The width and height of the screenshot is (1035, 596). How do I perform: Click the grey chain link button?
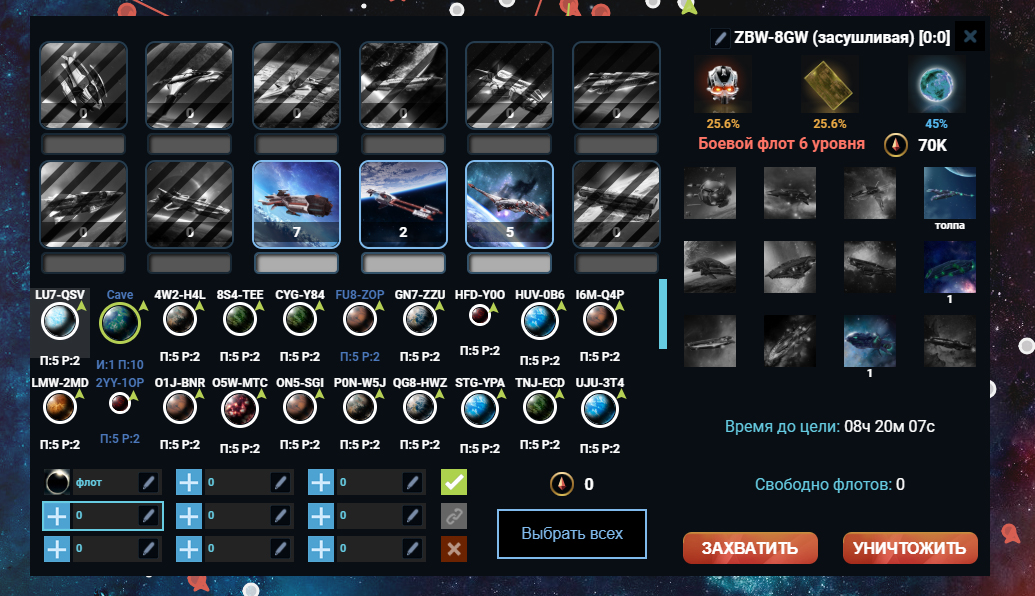coord(455,516)
